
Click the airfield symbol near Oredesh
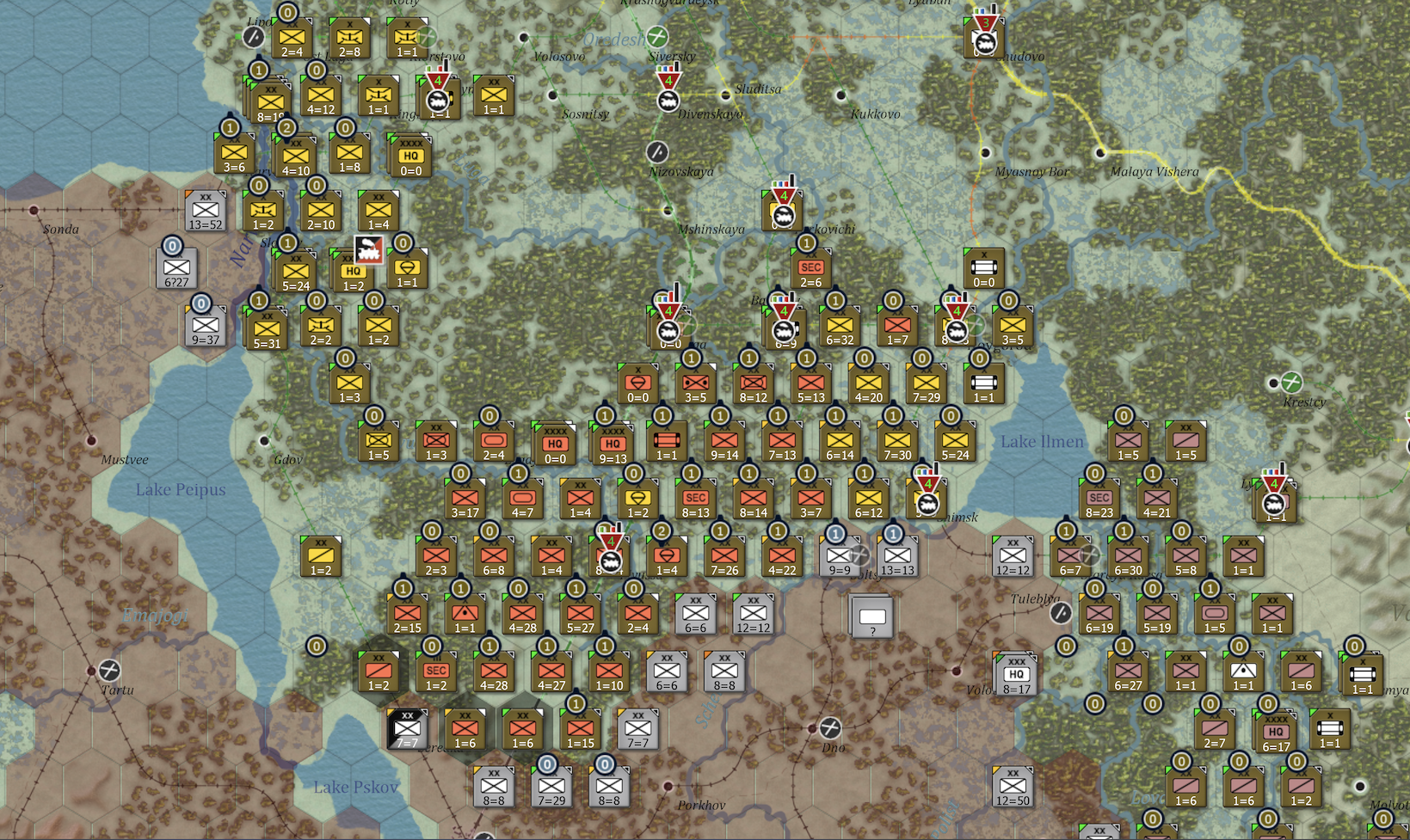658,34
